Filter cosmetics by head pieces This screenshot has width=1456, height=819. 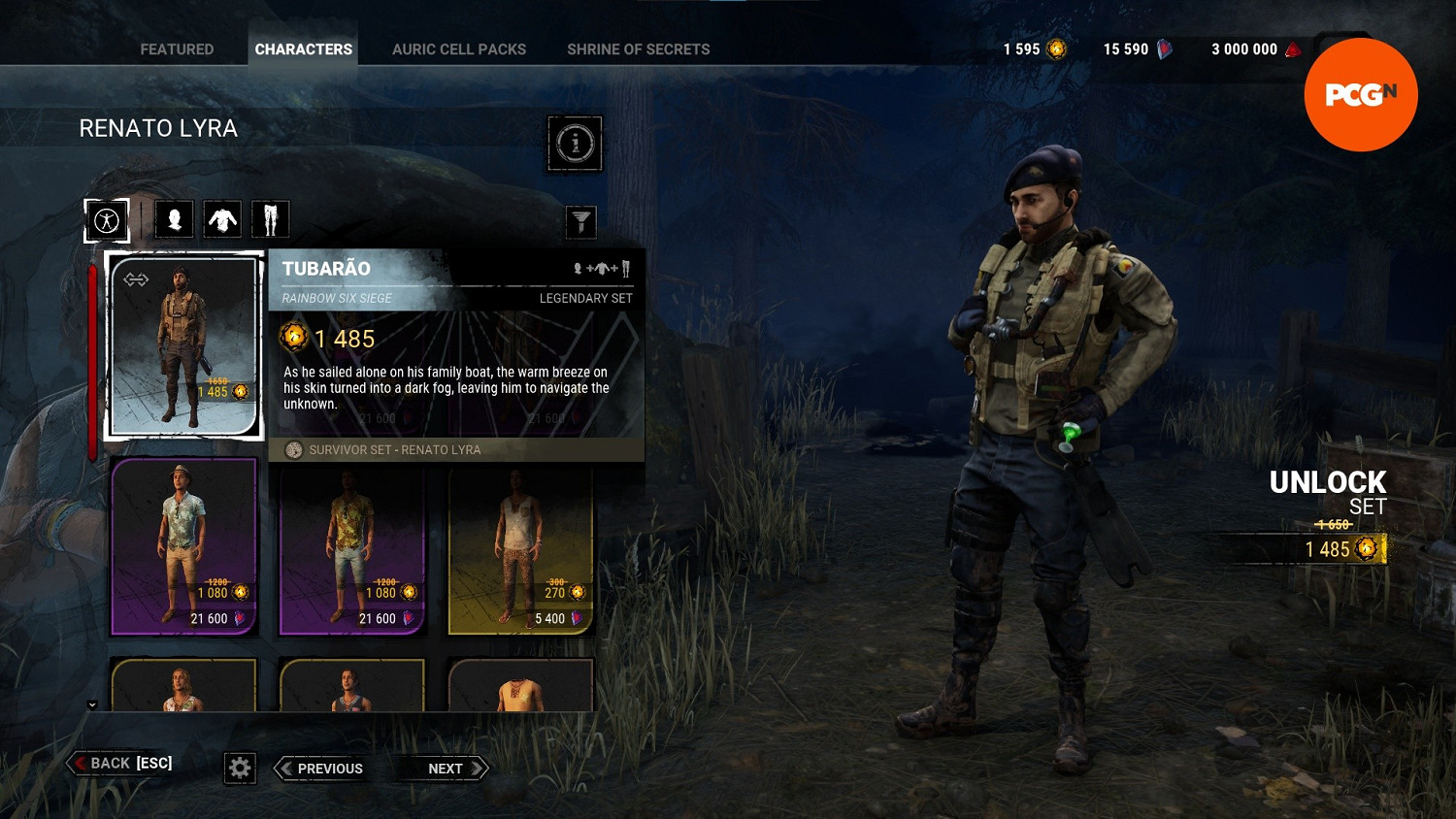(x=175, y=220)
